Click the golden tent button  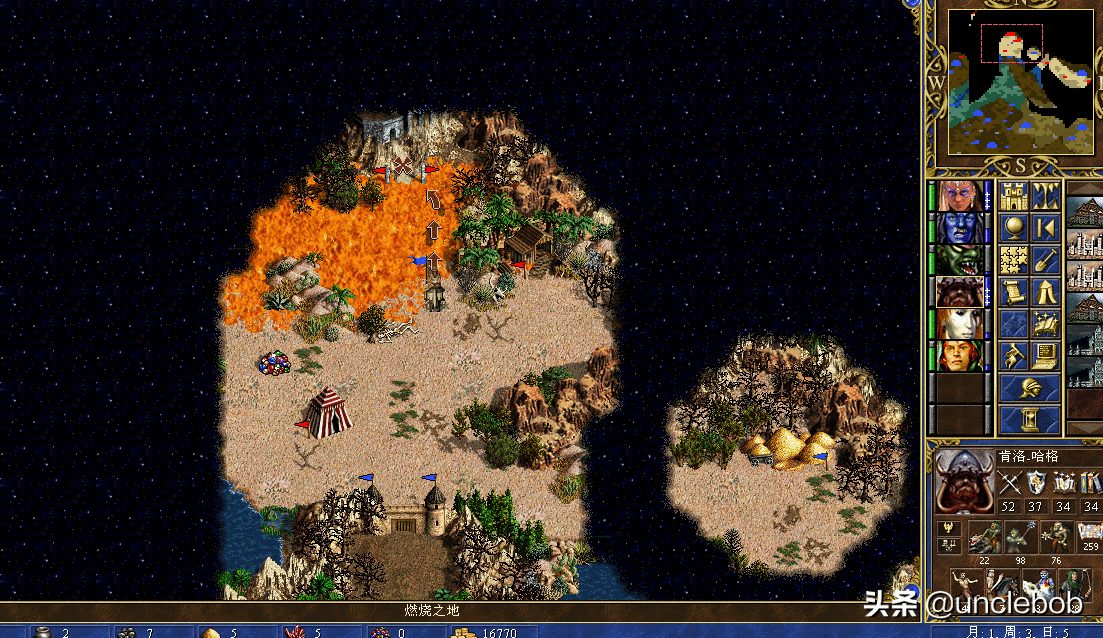pos(1046,292)
